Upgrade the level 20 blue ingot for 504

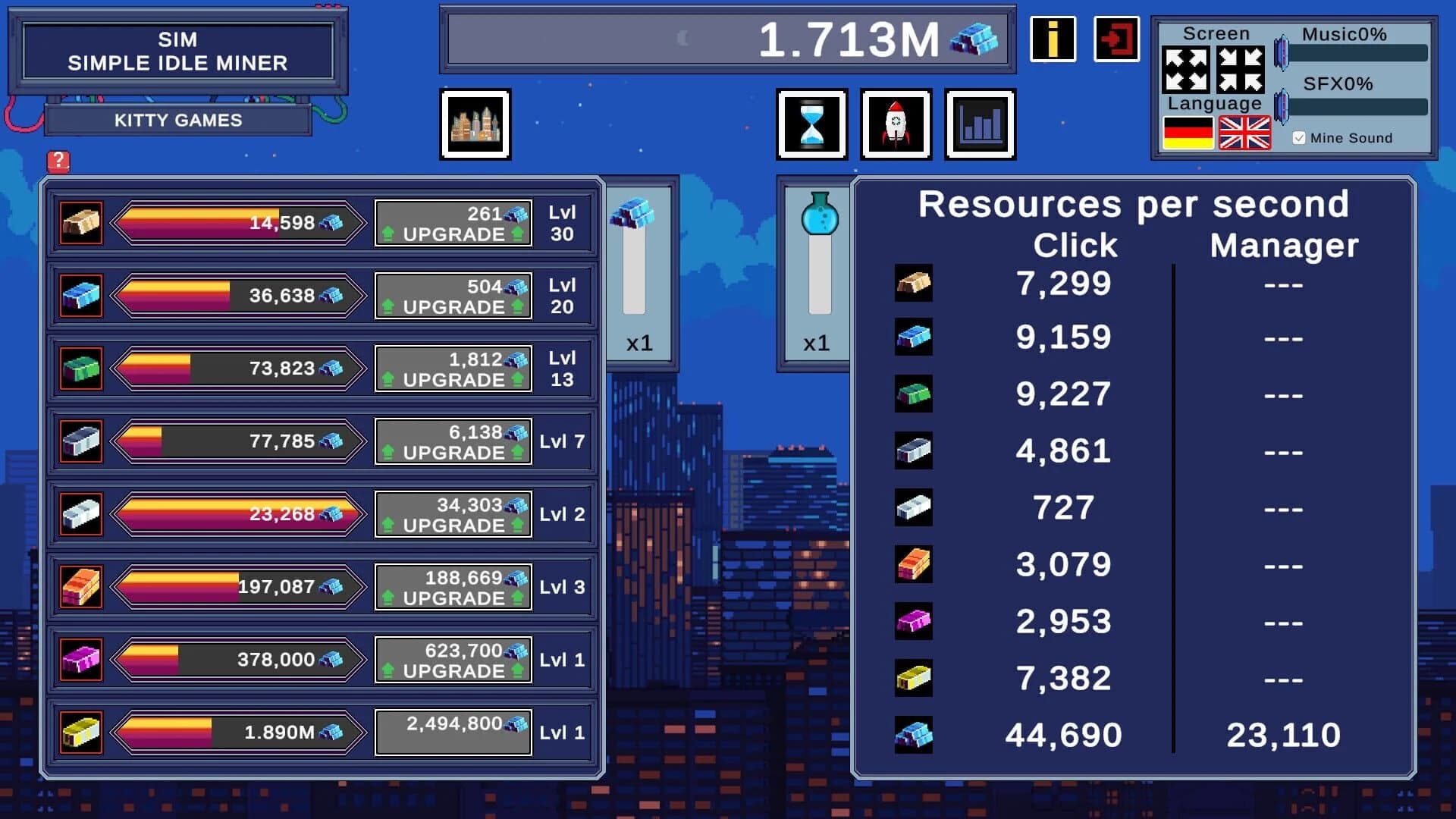tap(453, 295)
